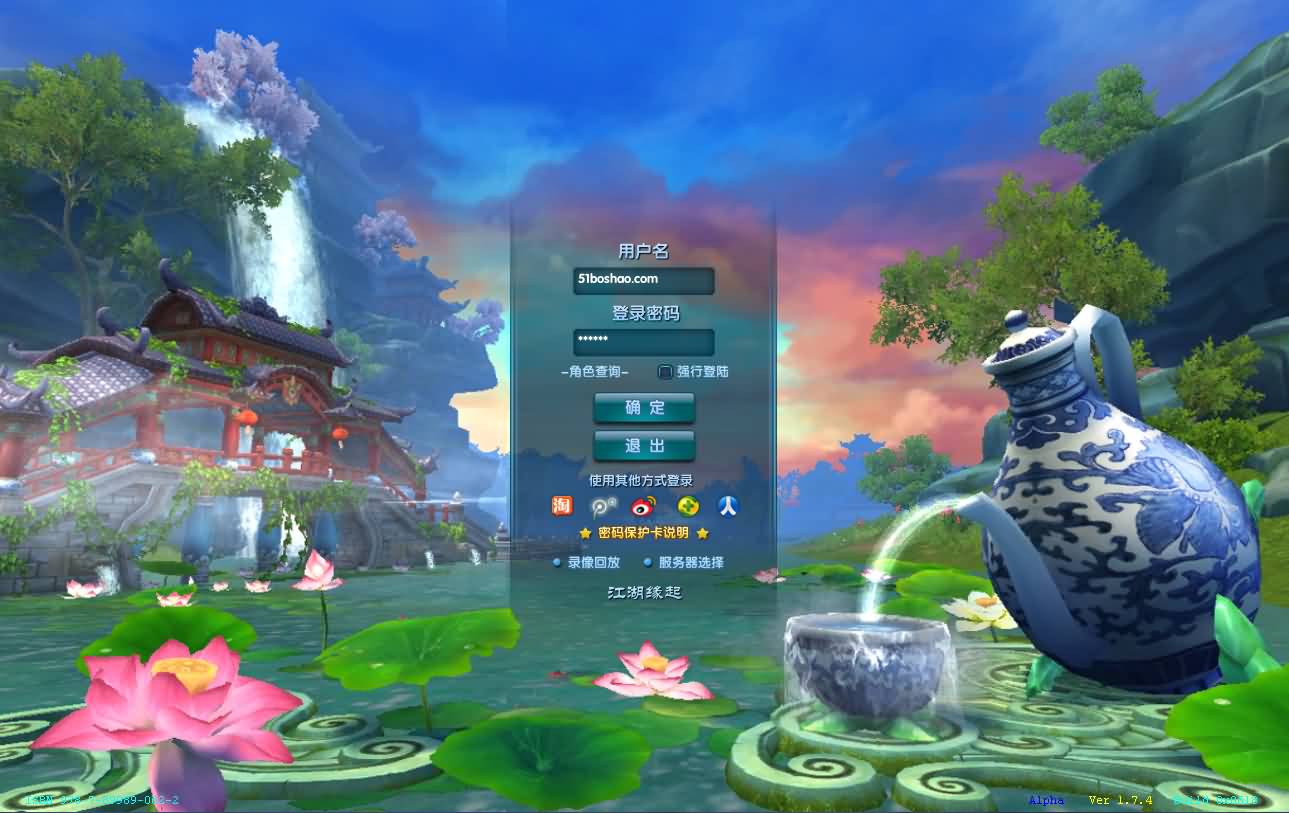Exit the game with the 退出 button
The image size is (1289, 813).
(x=644, y=446)
